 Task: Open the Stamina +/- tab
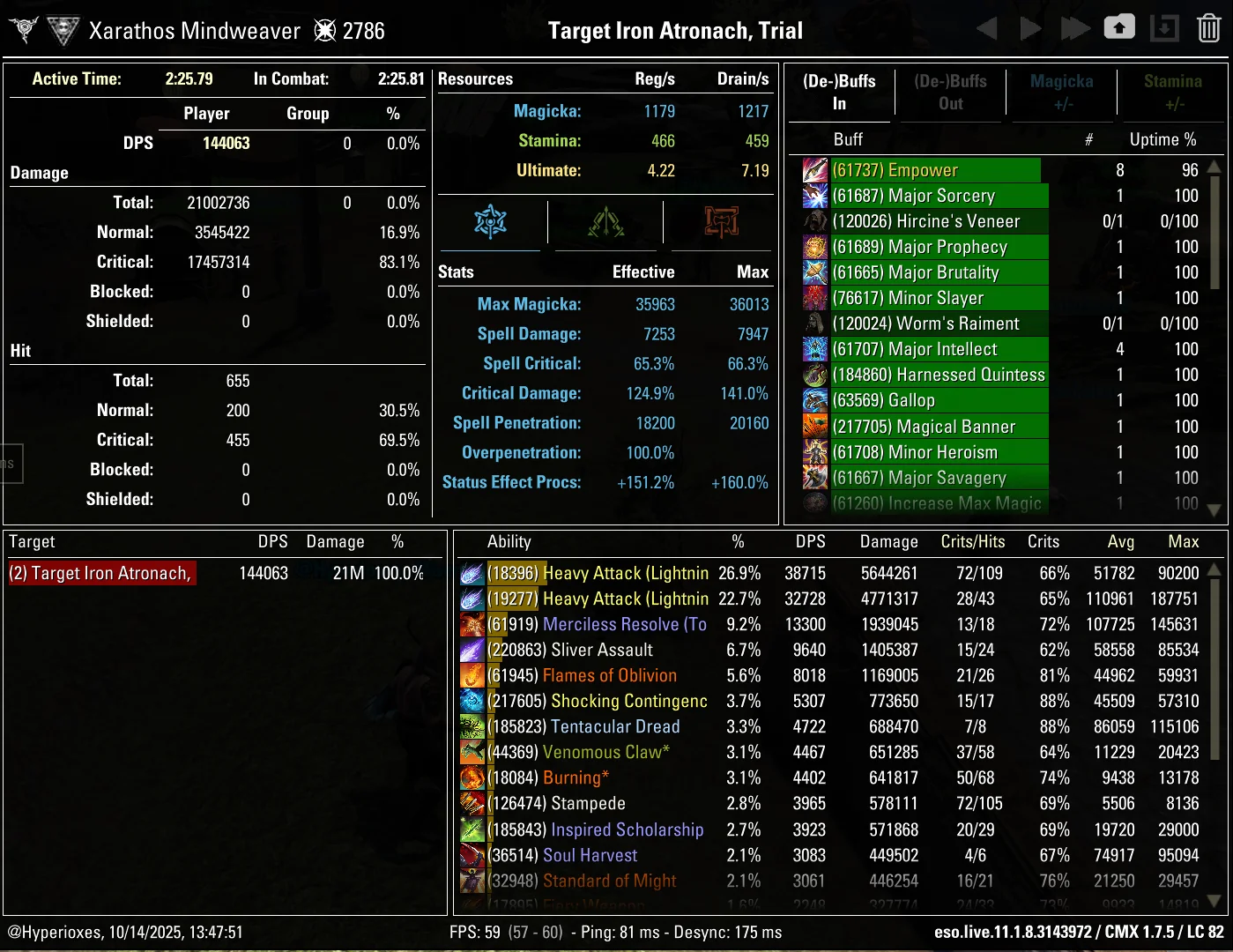(x=1172, y=92)
